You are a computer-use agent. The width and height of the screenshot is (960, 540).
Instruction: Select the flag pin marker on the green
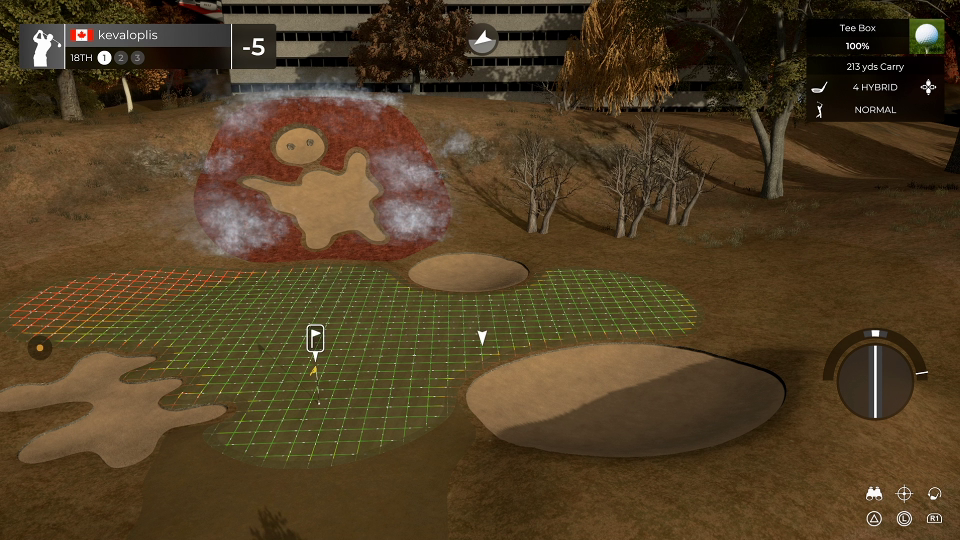click(315, 339)
